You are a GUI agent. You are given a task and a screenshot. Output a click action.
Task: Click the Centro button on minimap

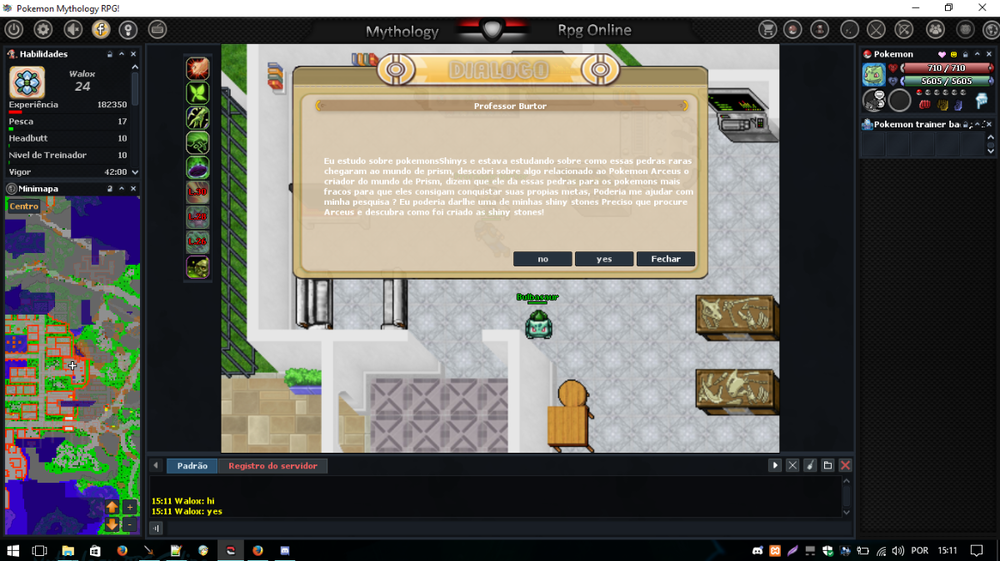[24, 207]
